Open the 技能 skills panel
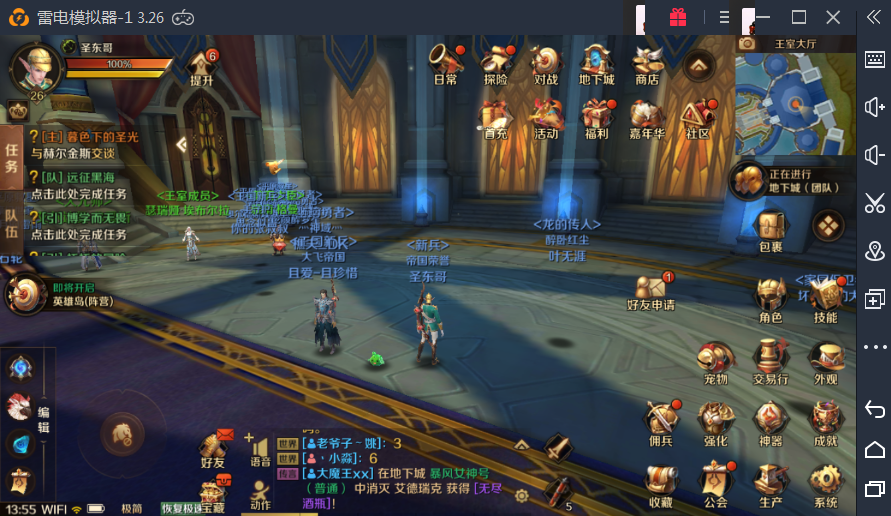891x516 pixels. (x=825, y=299)
